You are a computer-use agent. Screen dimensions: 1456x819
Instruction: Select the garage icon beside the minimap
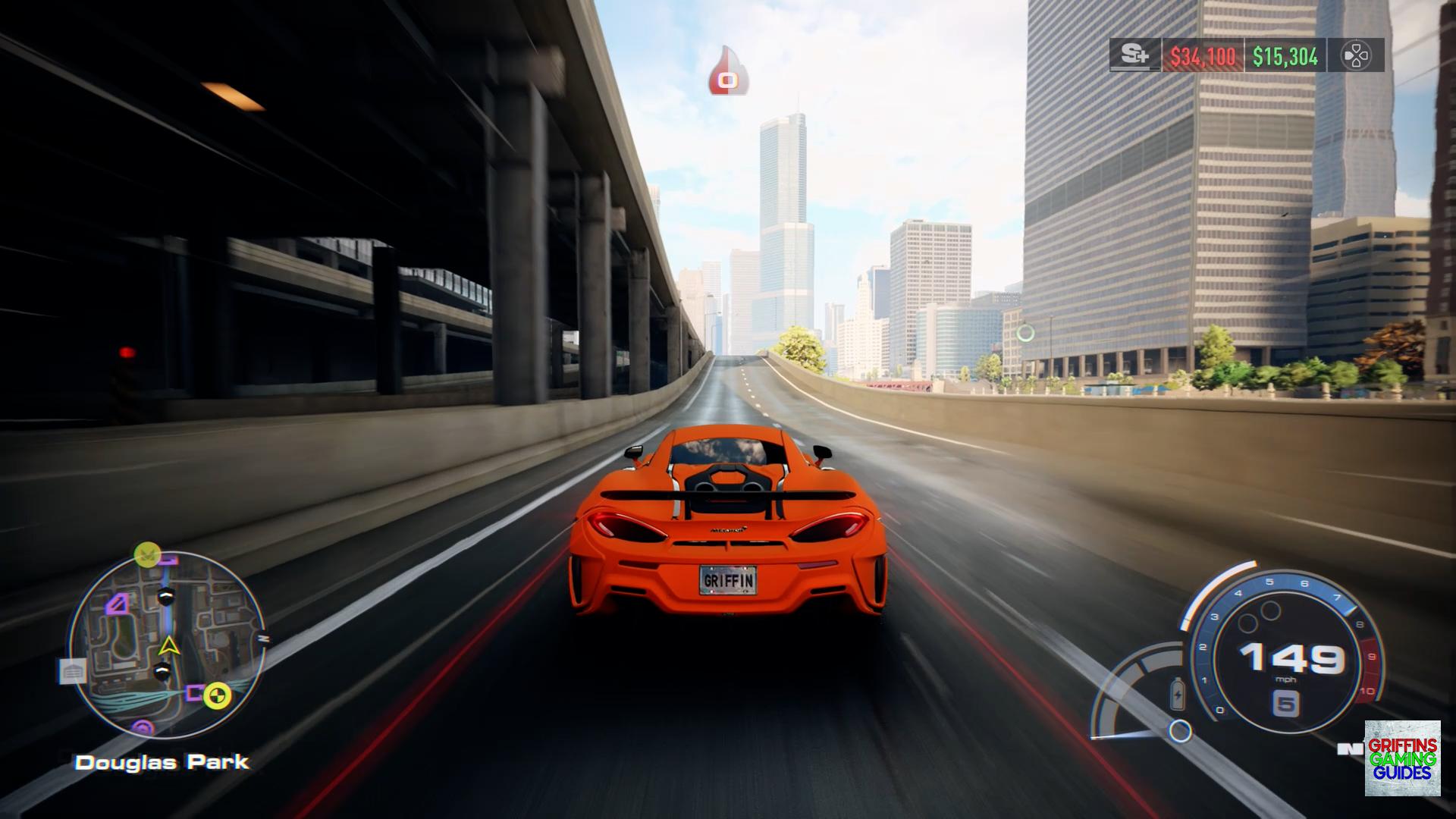tap(73, 671)
